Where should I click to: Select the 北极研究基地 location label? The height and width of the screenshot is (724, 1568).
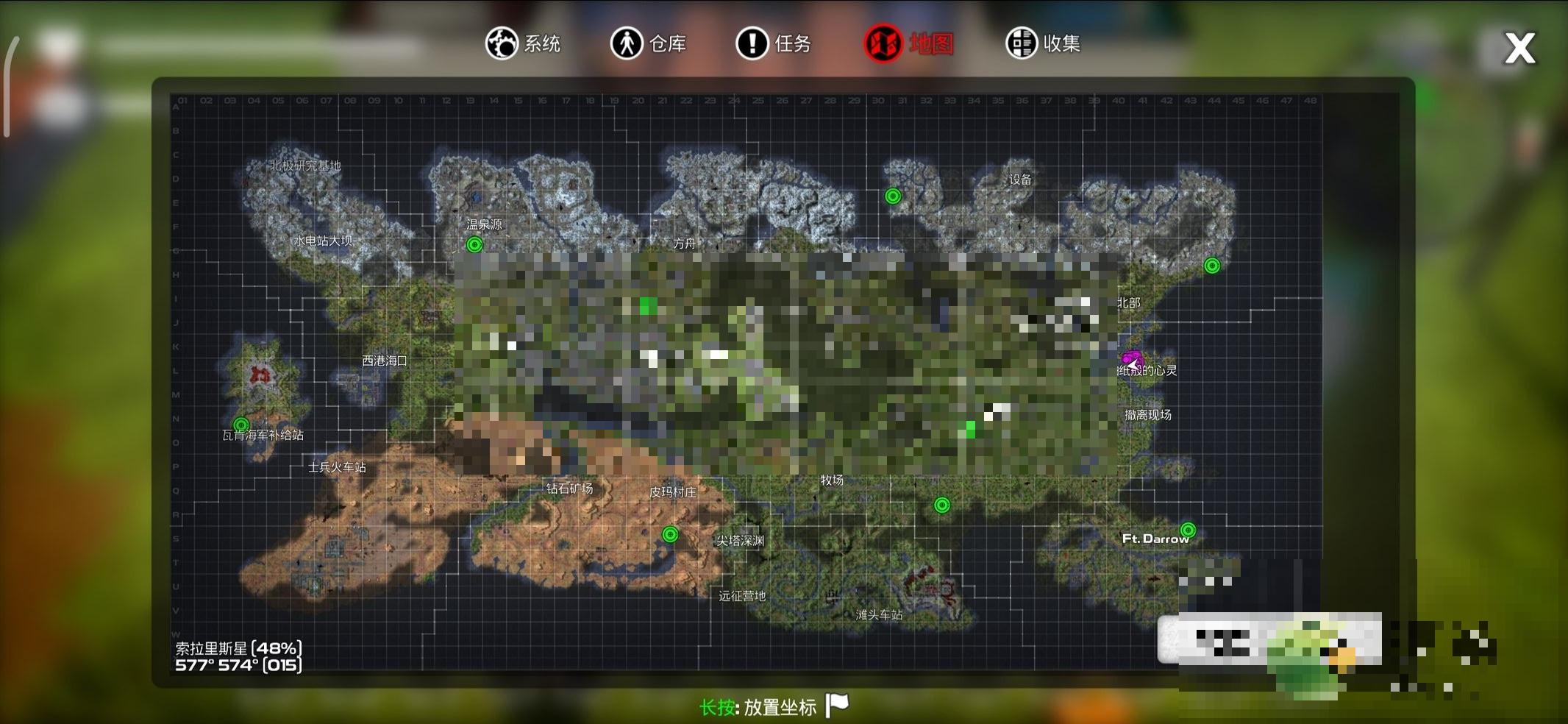coord(306,166)
